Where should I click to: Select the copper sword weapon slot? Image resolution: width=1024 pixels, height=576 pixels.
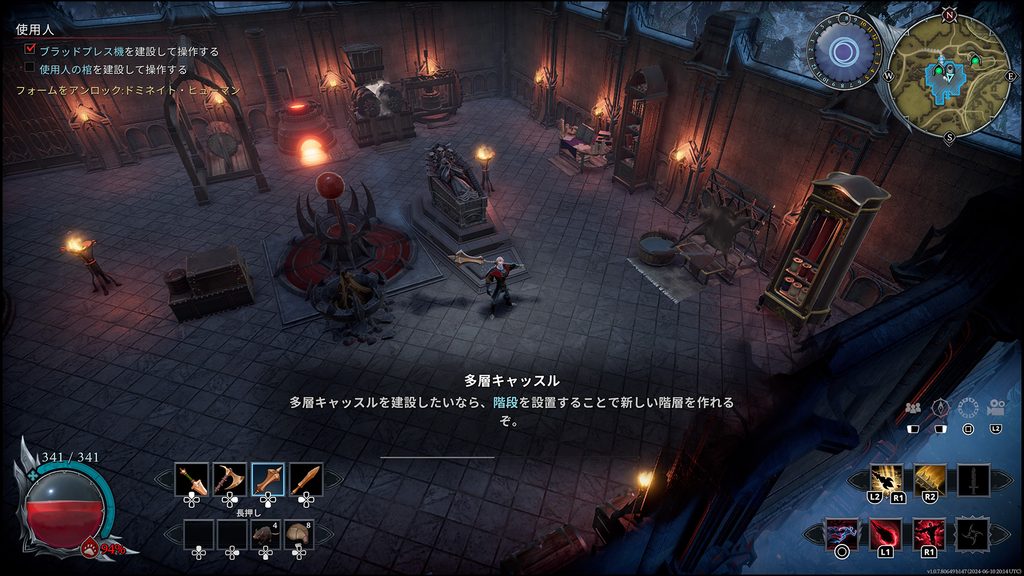[x=305, y=481]
